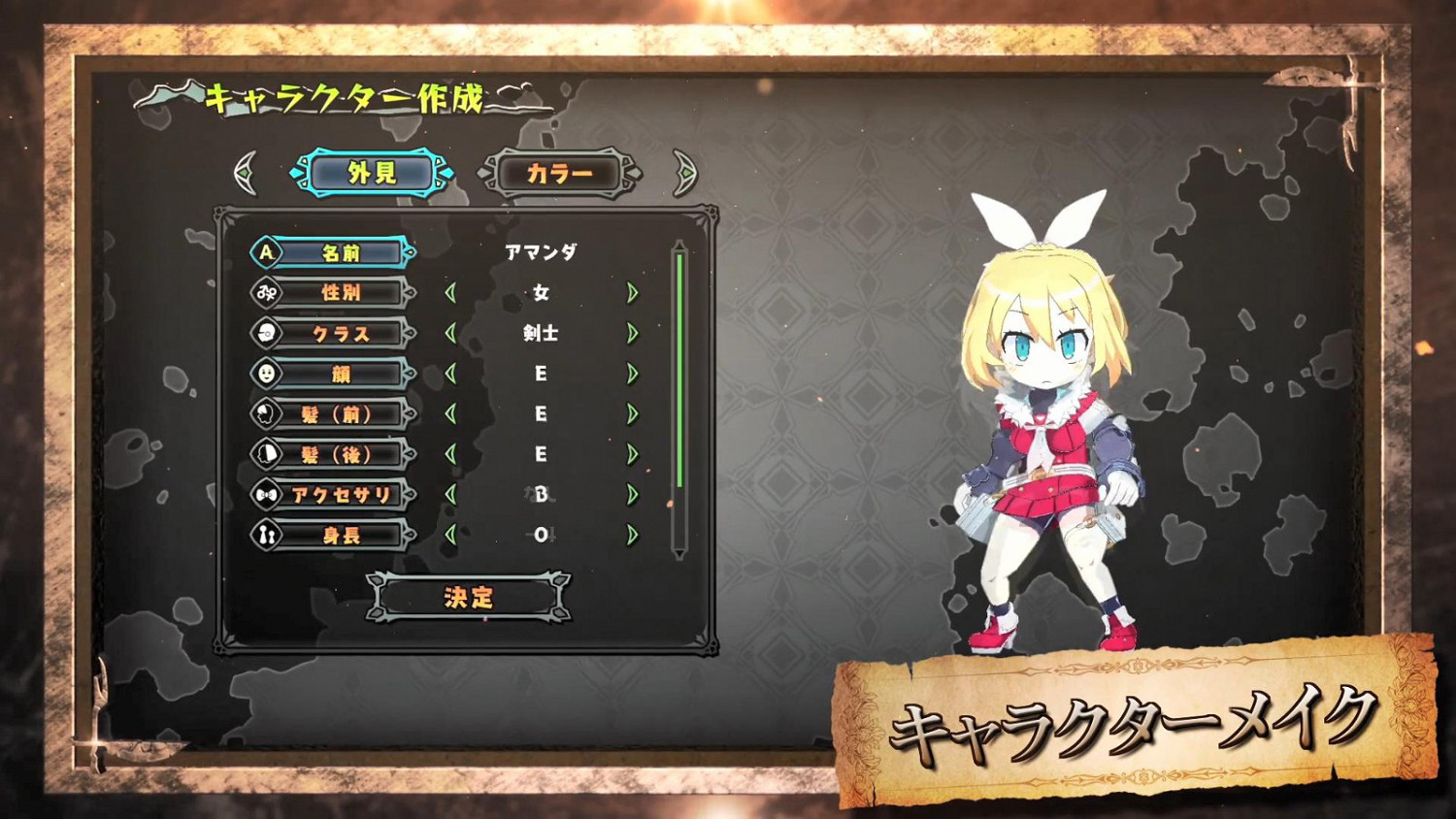
Task: Click the name field showing アマンダ
Action: 540,251
